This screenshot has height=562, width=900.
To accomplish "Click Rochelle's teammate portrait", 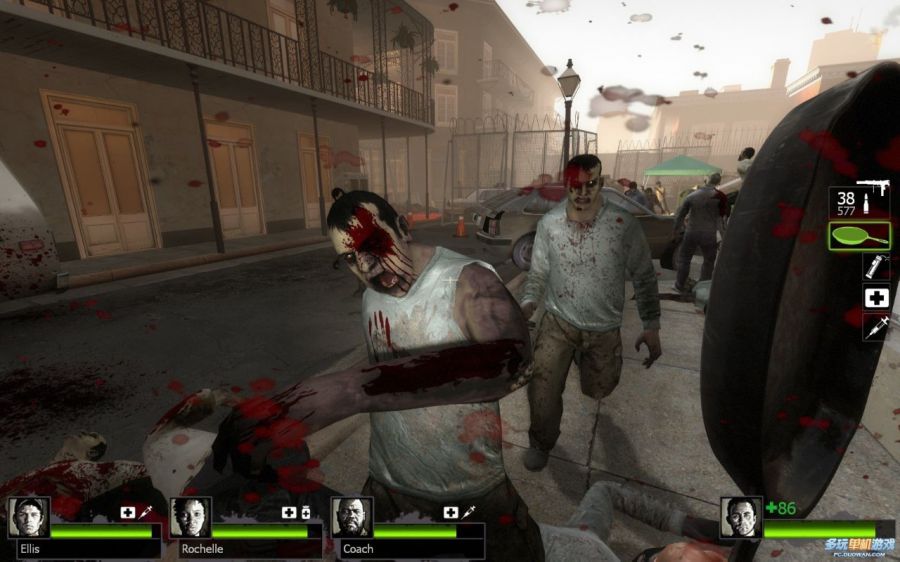I will 190,517.
